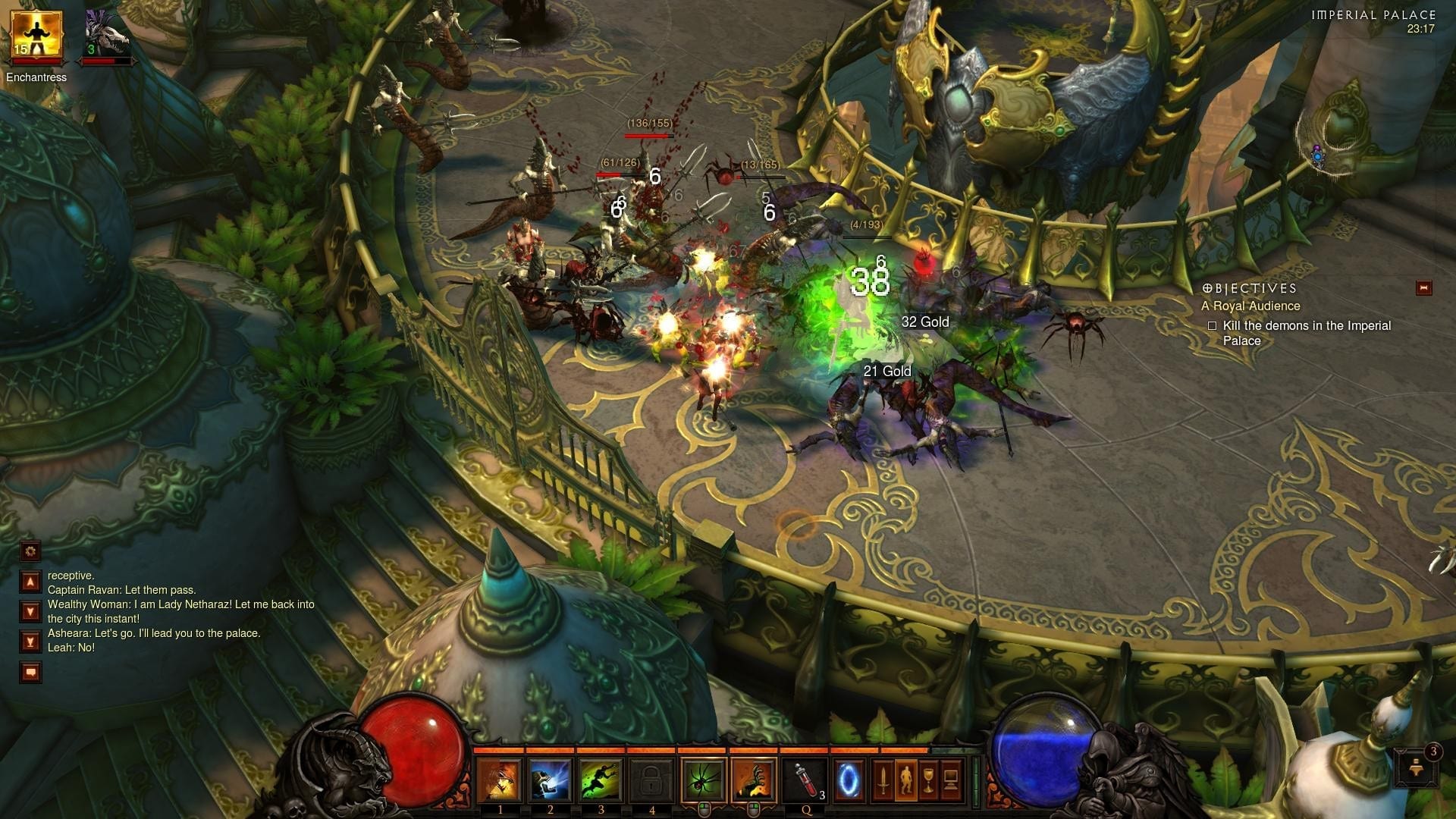The image size is (1456, 819).
Task: Check the Kill the demons objective box
Action: (x=1213, y=325)
